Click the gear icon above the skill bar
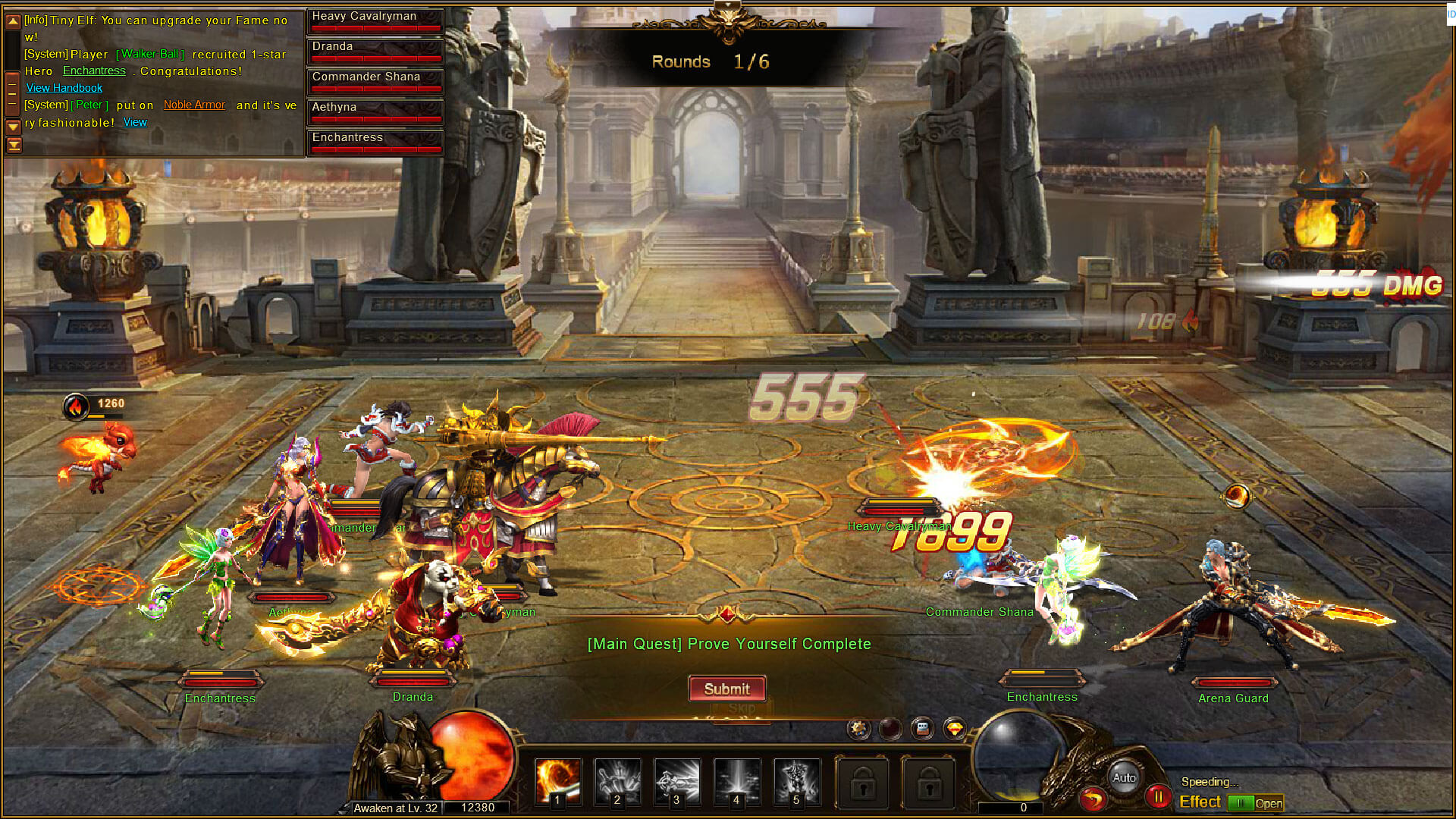 click(x=858, y=729)
